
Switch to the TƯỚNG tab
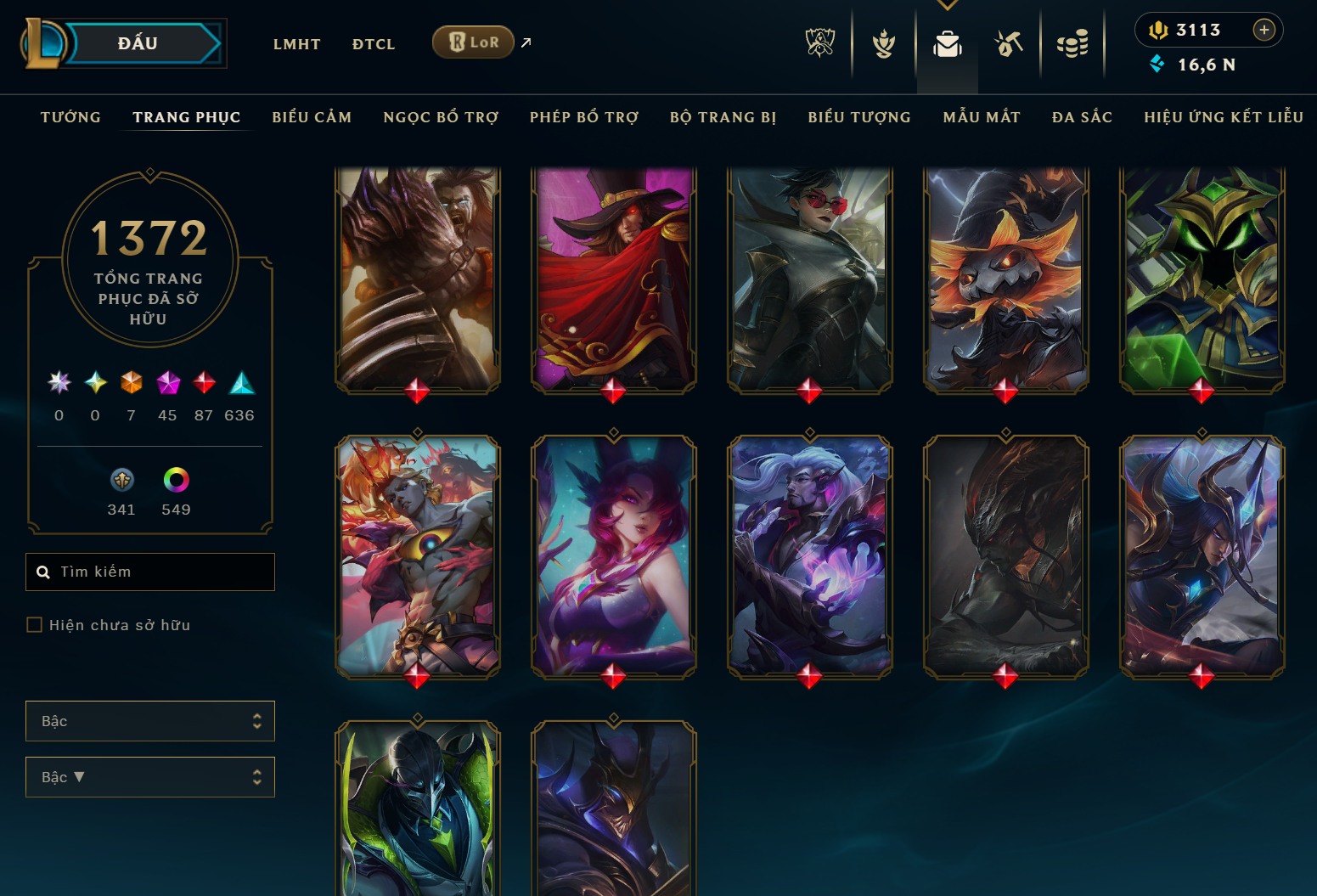(70, 117)
